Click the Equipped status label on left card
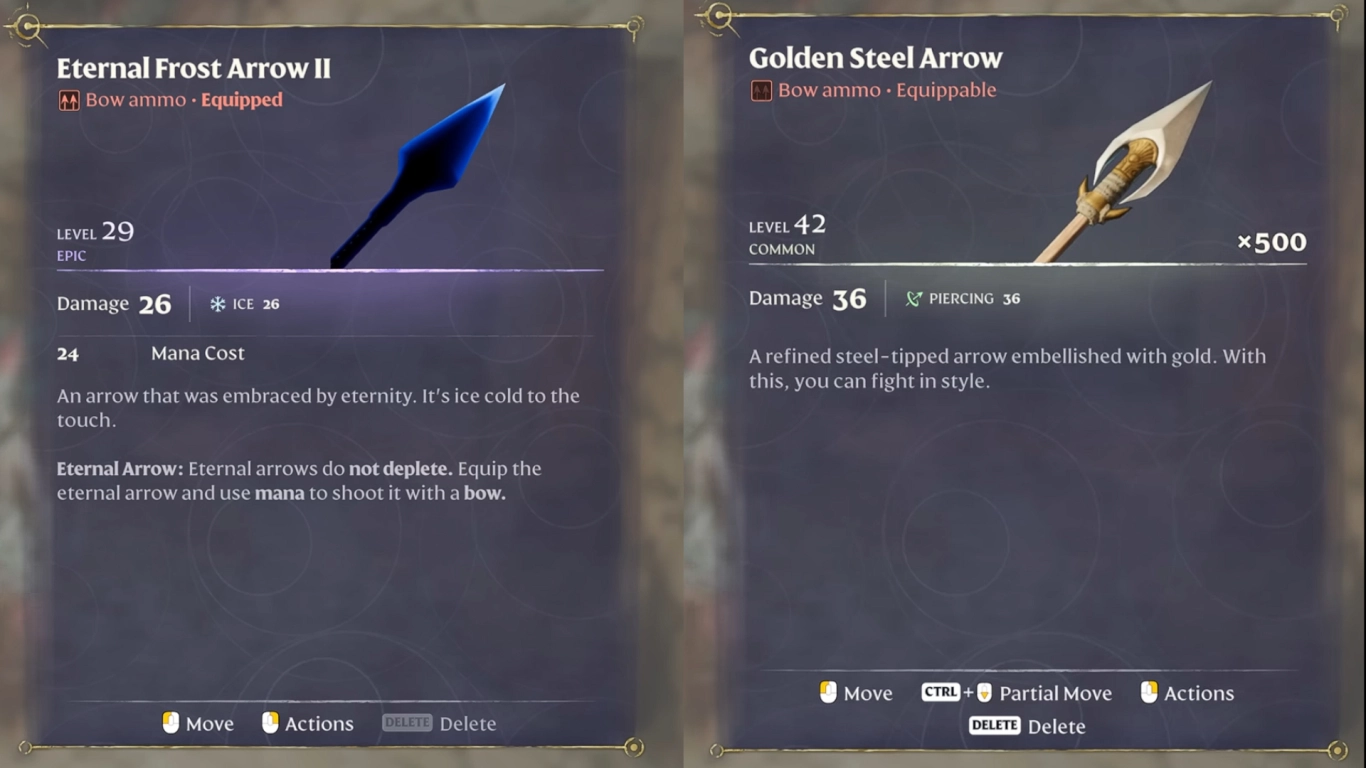The width and height of the screenshot is (1366, 768). [240, 100]
